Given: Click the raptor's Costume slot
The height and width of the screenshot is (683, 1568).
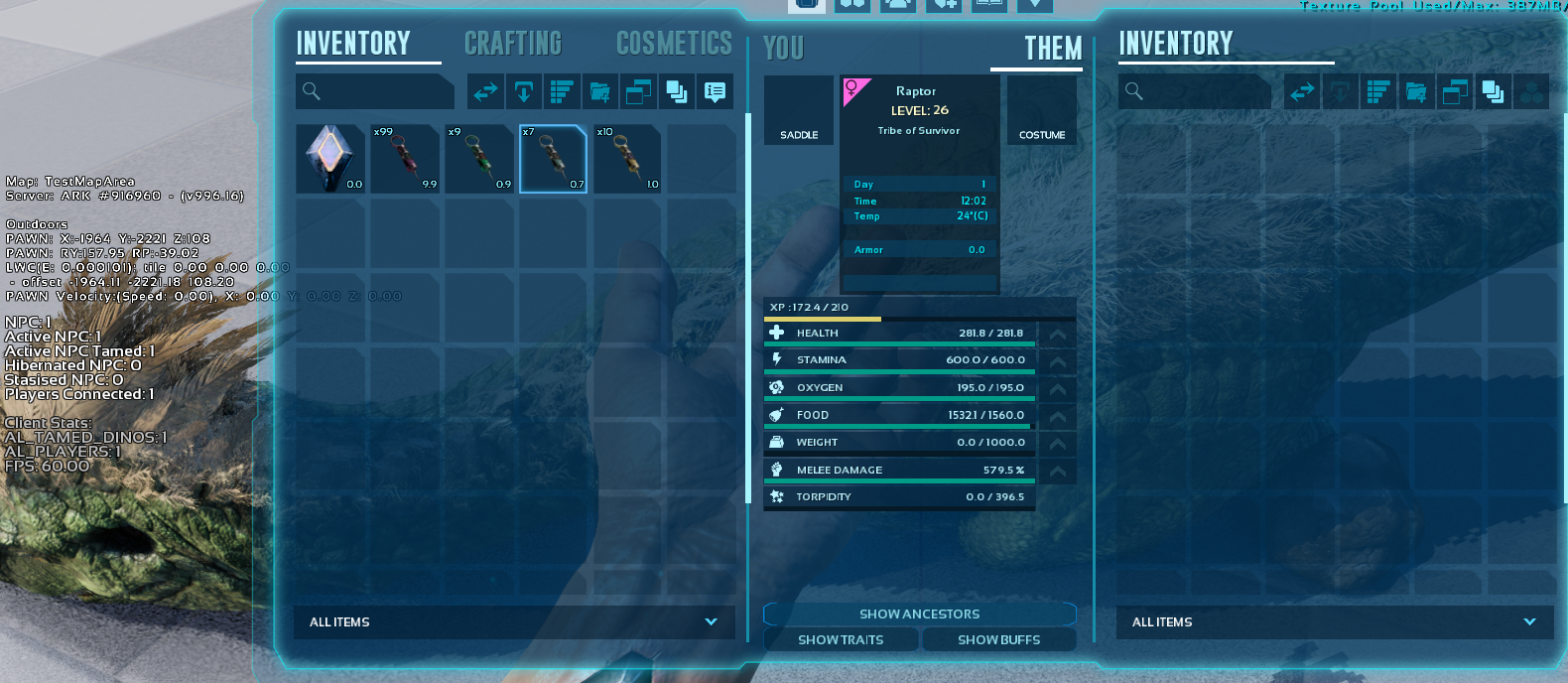Looking at the screenshot, I should tap(1042, 110).
